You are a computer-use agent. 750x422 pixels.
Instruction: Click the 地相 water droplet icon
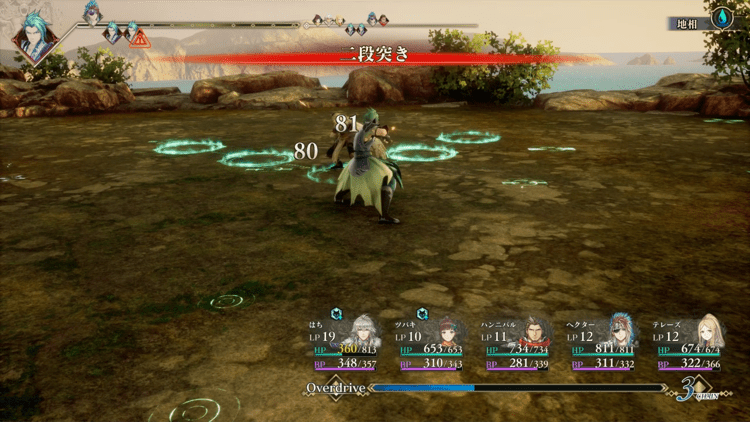pyautogui.click(x=723, y=18)
